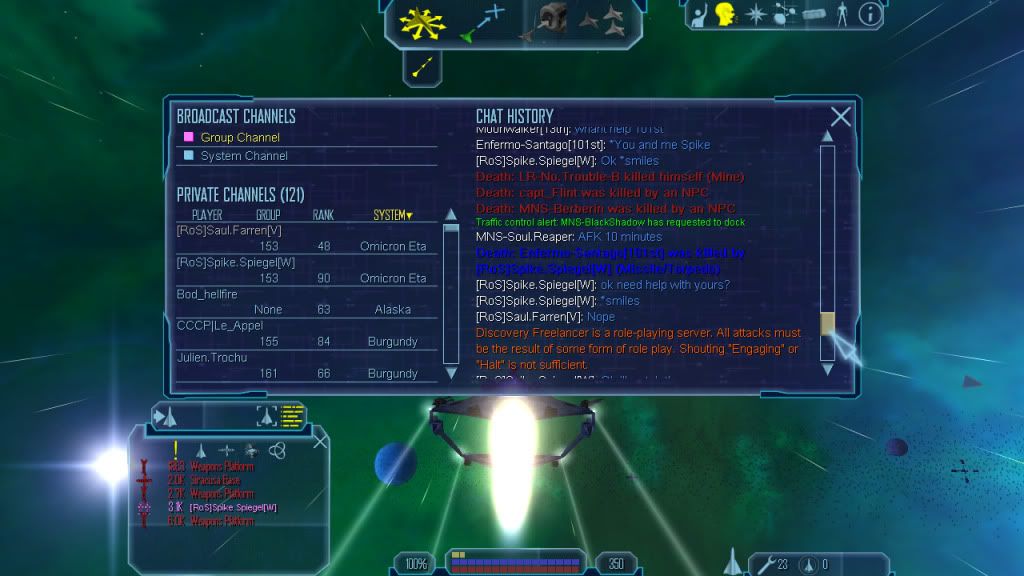The width and height of the screenshot is (1024, 576).
Task: Sort private channels by Group column
Action: [x=268, y=215]
